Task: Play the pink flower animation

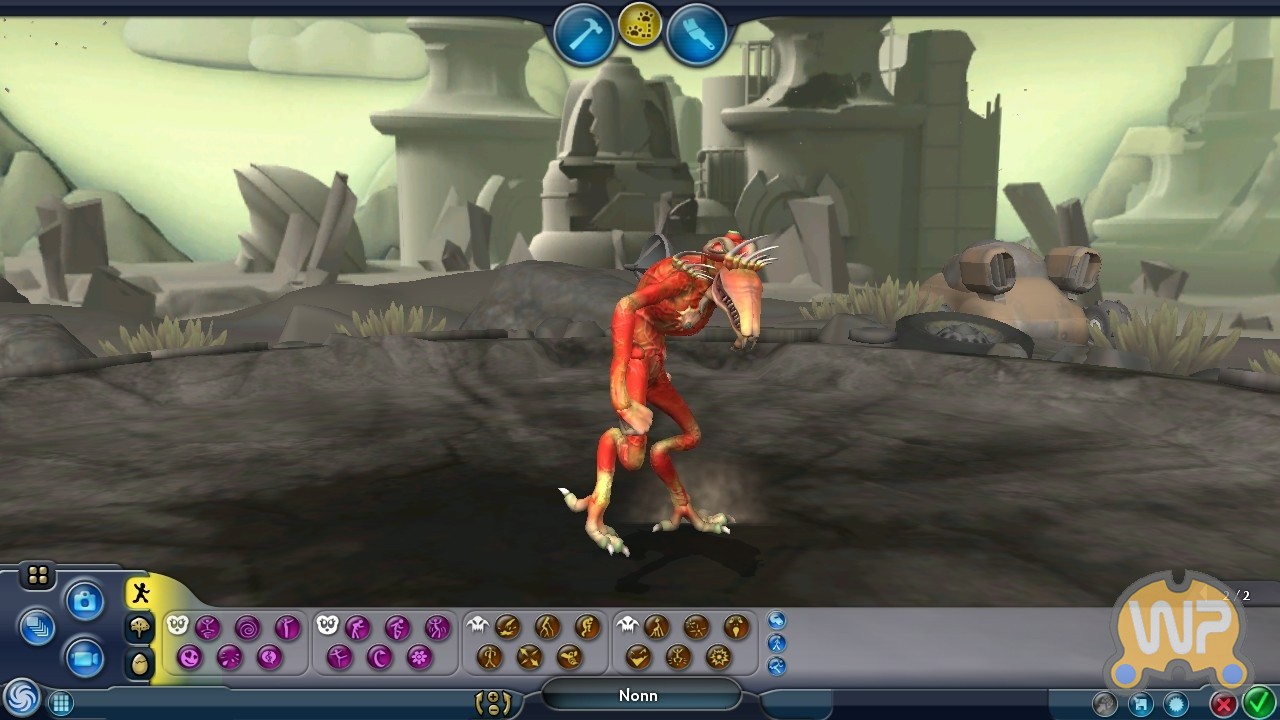Action: (x=419, y=657)
